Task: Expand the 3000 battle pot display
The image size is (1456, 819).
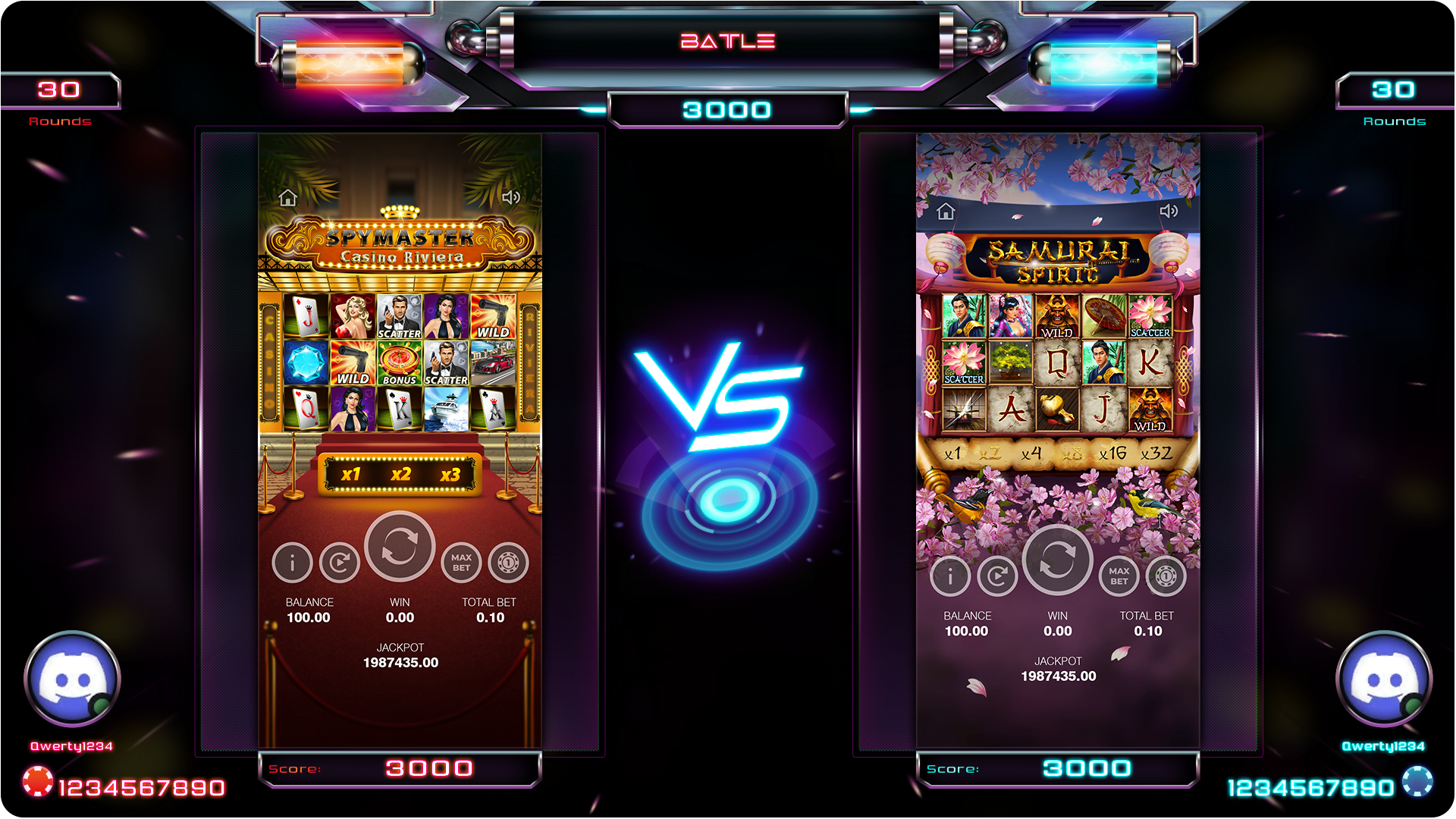Action: point(726,110)
